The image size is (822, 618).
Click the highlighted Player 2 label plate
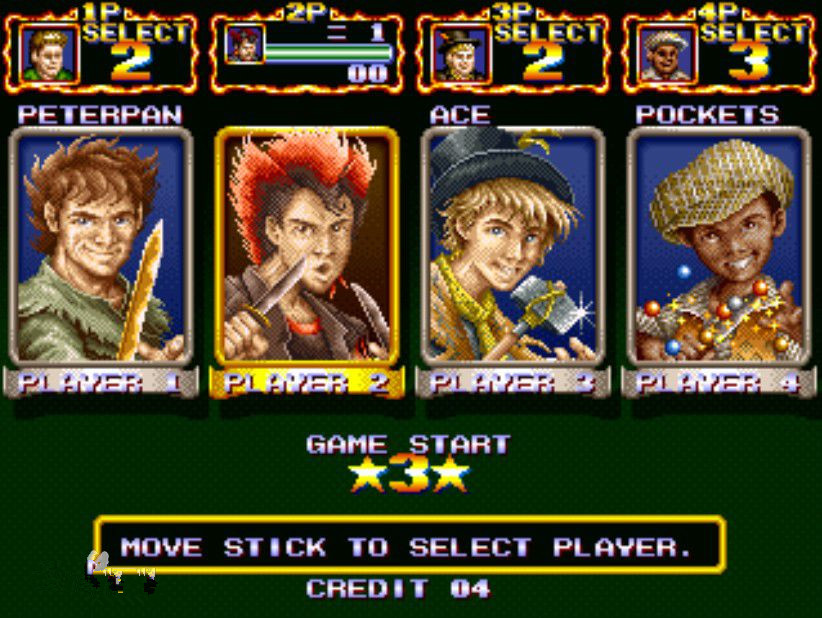click(x=306, y=382)
